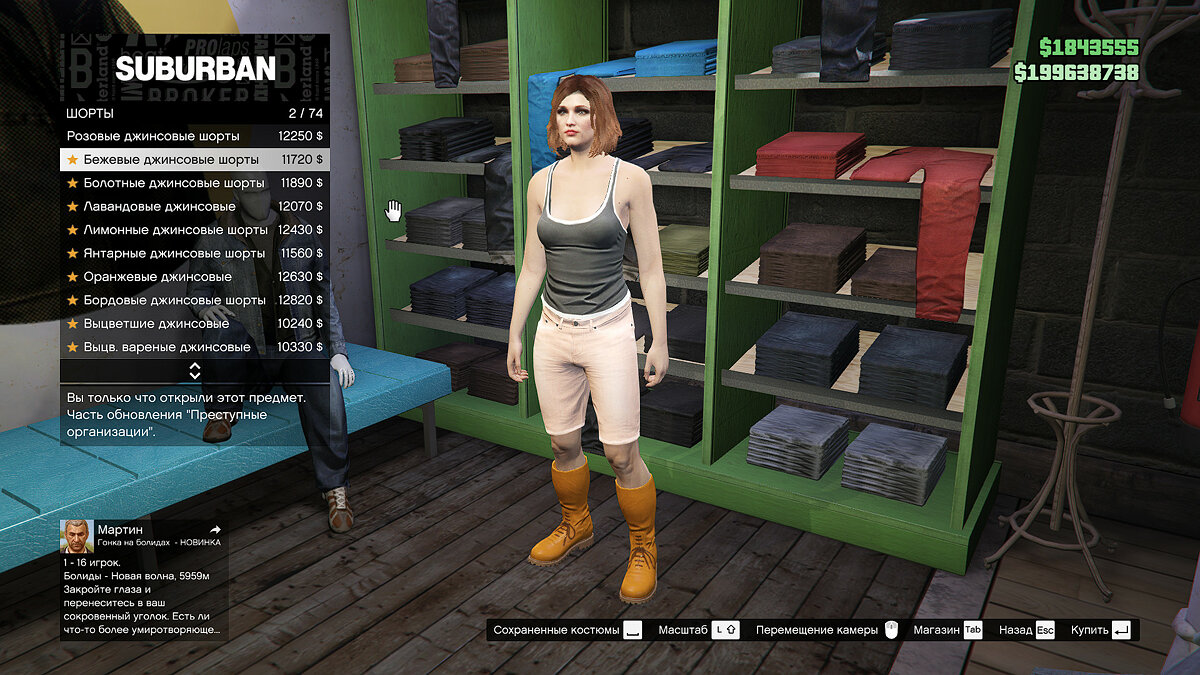Click the list scroll arrows below the items
Viewport: 1200px width, 675px height.
(x=195, y=371)
